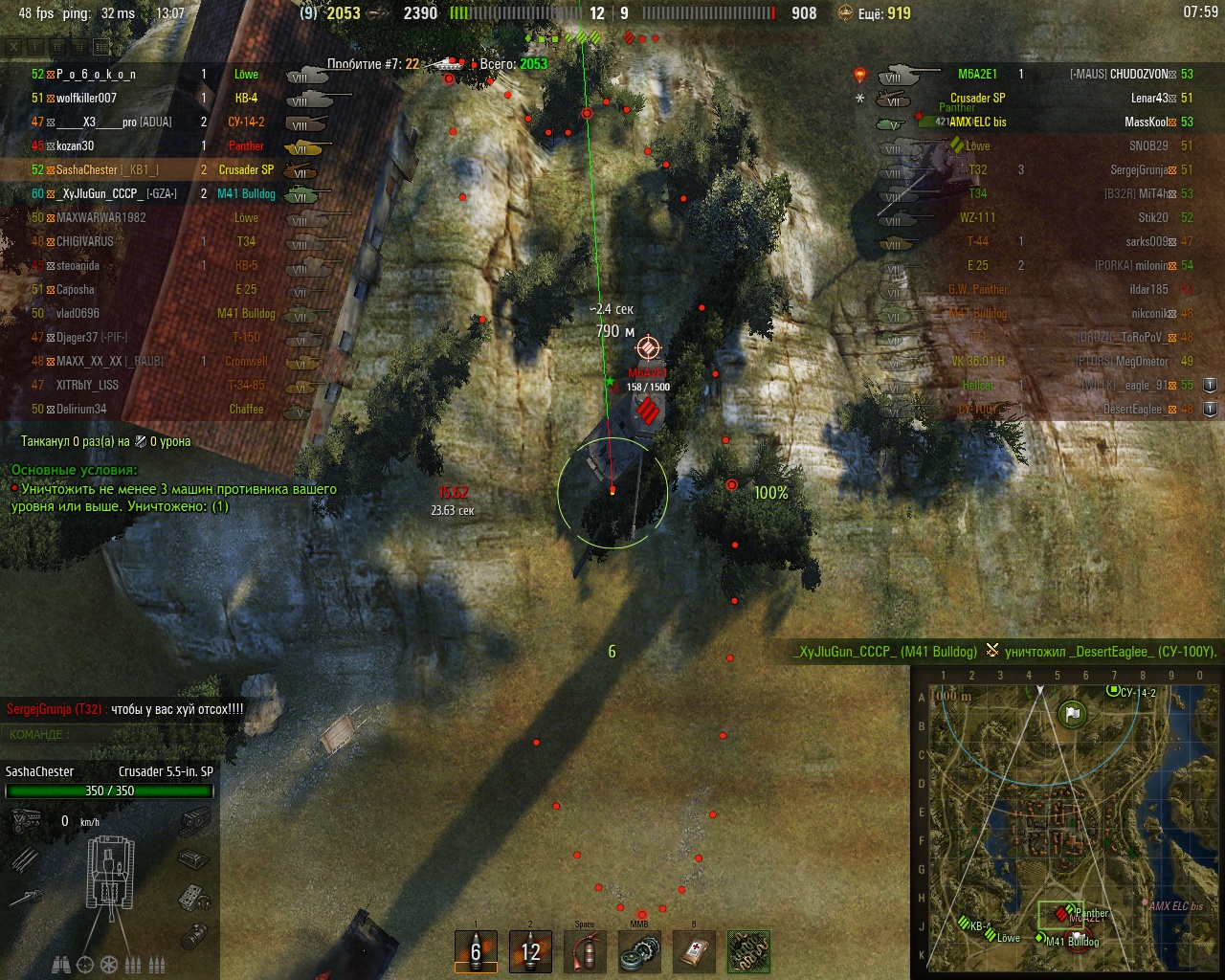Switch player list to the widest column view

tap(101, 46)
